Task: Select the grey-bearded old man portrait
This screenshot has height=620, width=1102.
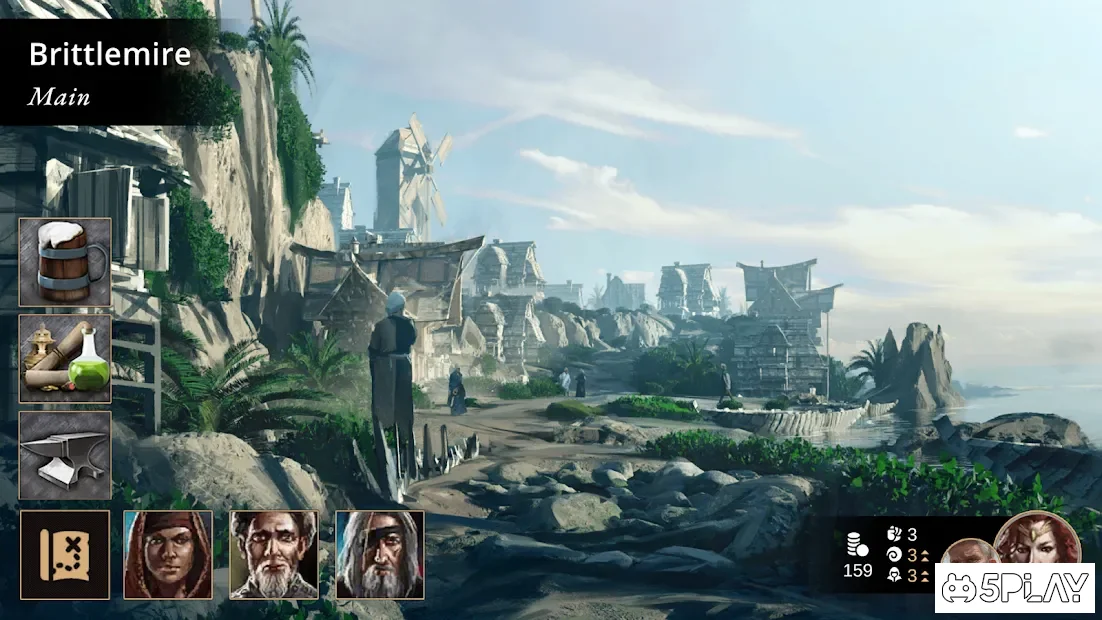Action: pyautogui.click(x=274, y=555)
